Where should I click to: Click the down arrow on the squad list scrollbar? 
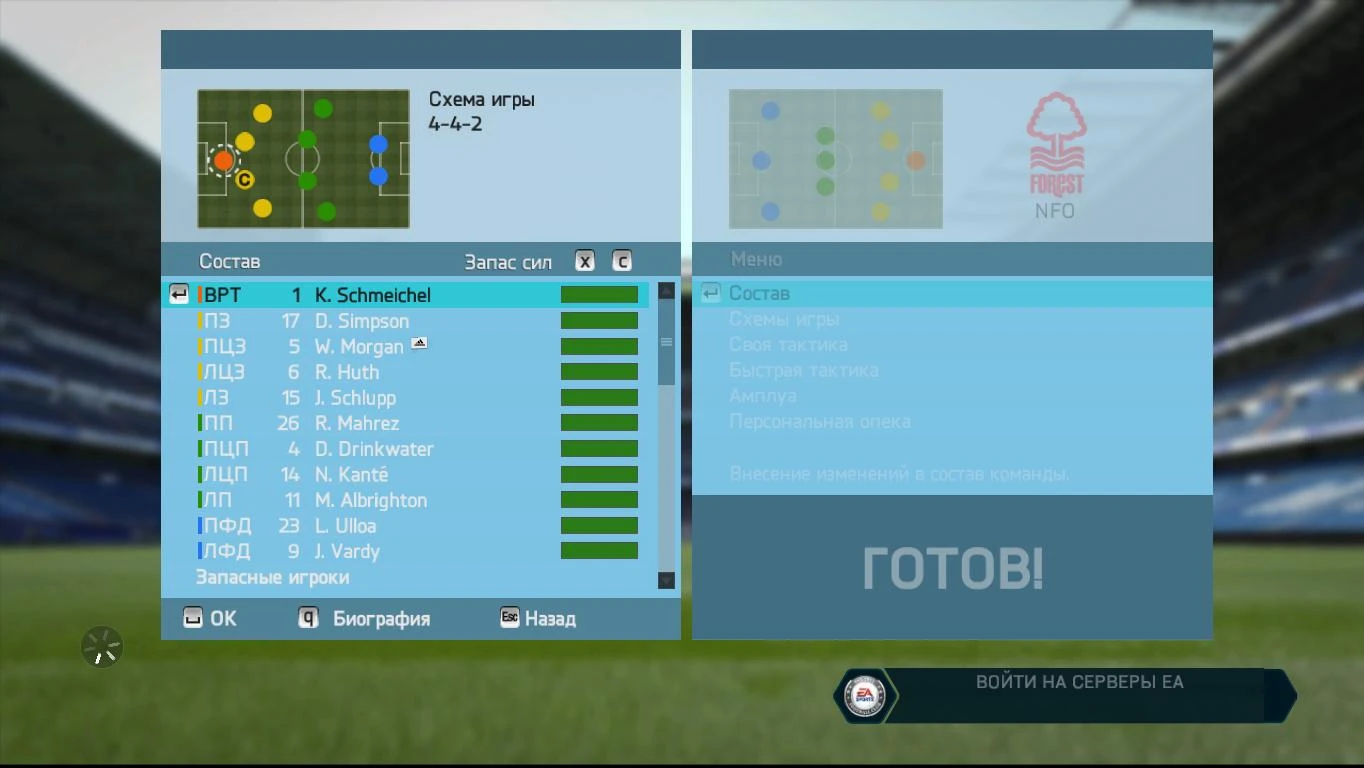coord(665,580)
